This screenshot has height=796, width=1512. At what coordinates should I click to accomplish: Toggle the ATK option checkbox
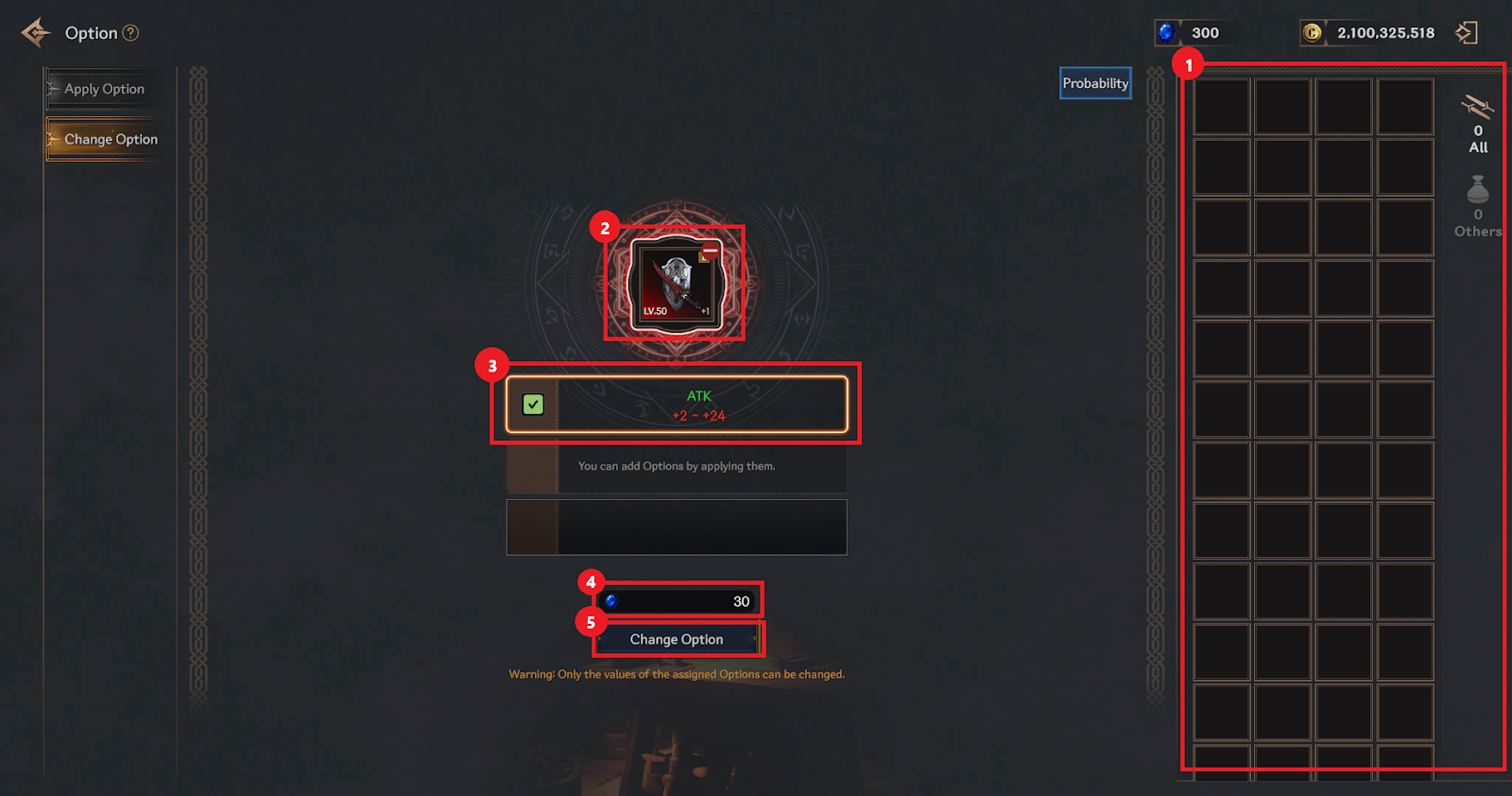[x=533, y=405]
